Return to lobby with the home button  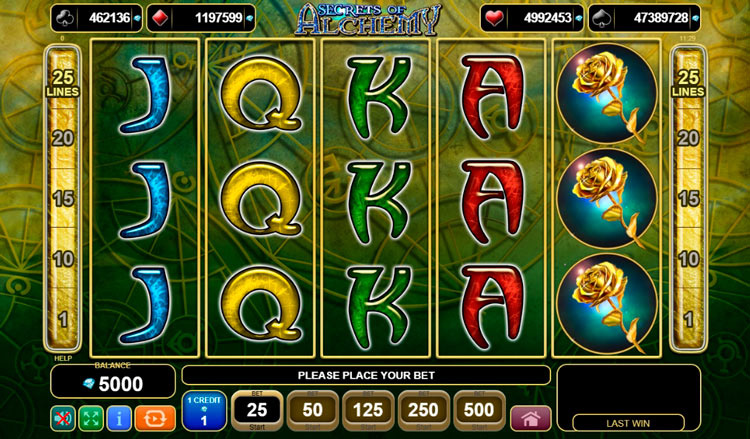point(530,417)
